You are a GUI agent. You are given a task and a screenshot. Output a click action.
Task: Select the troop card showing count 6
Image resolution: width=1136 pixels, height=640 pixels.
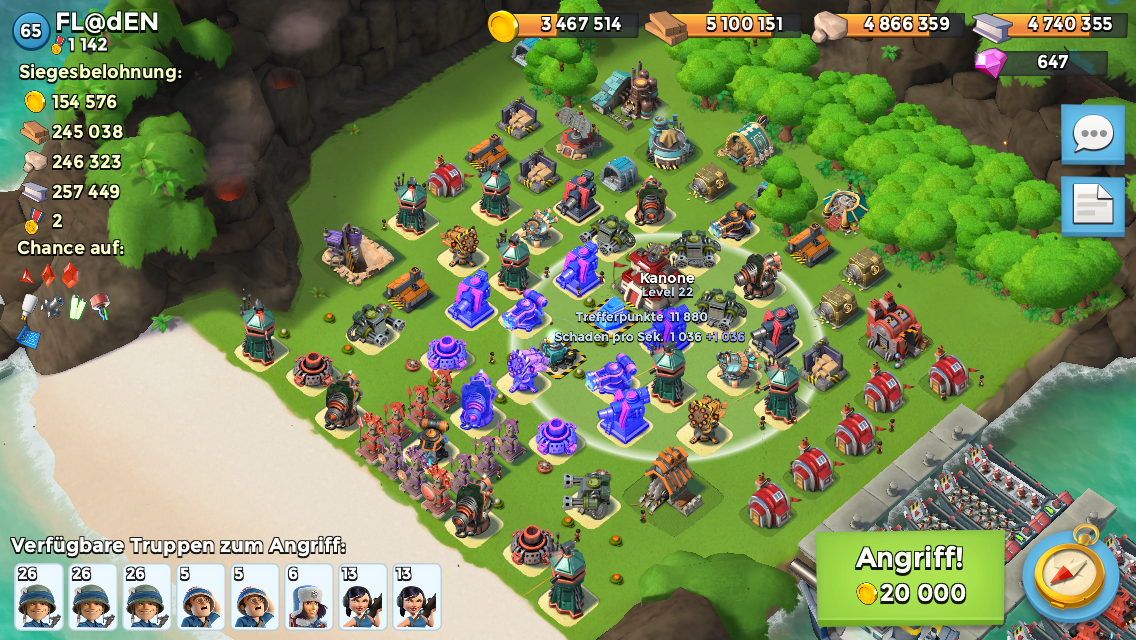308,596
